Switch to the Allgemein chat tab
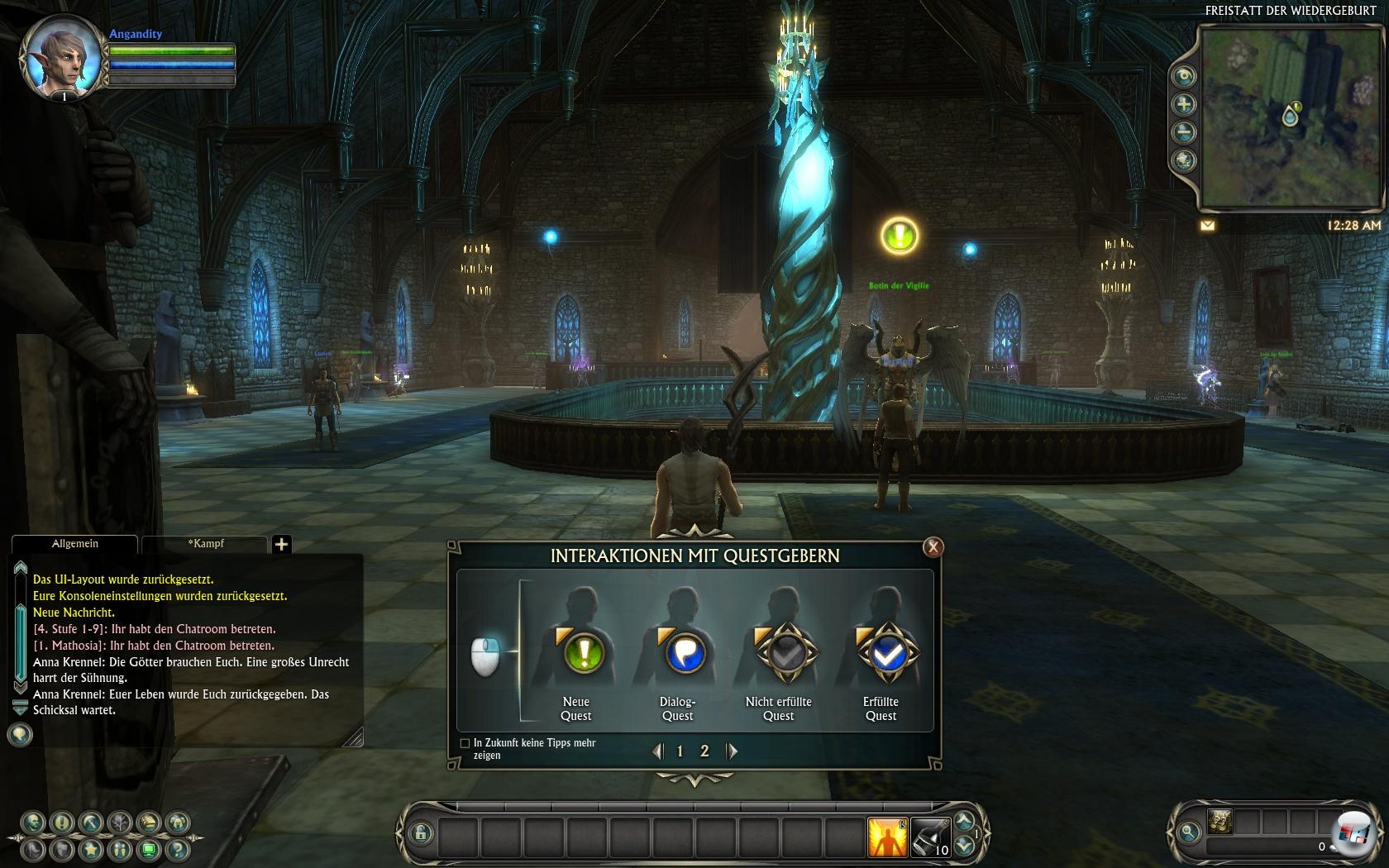 [74, 544]
